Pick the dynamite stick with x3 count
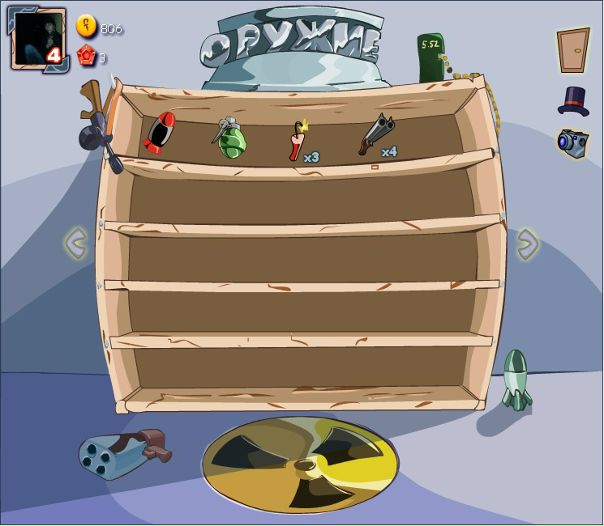The height and width of the screenshot is (526, 604). click(x=298, y=140)
